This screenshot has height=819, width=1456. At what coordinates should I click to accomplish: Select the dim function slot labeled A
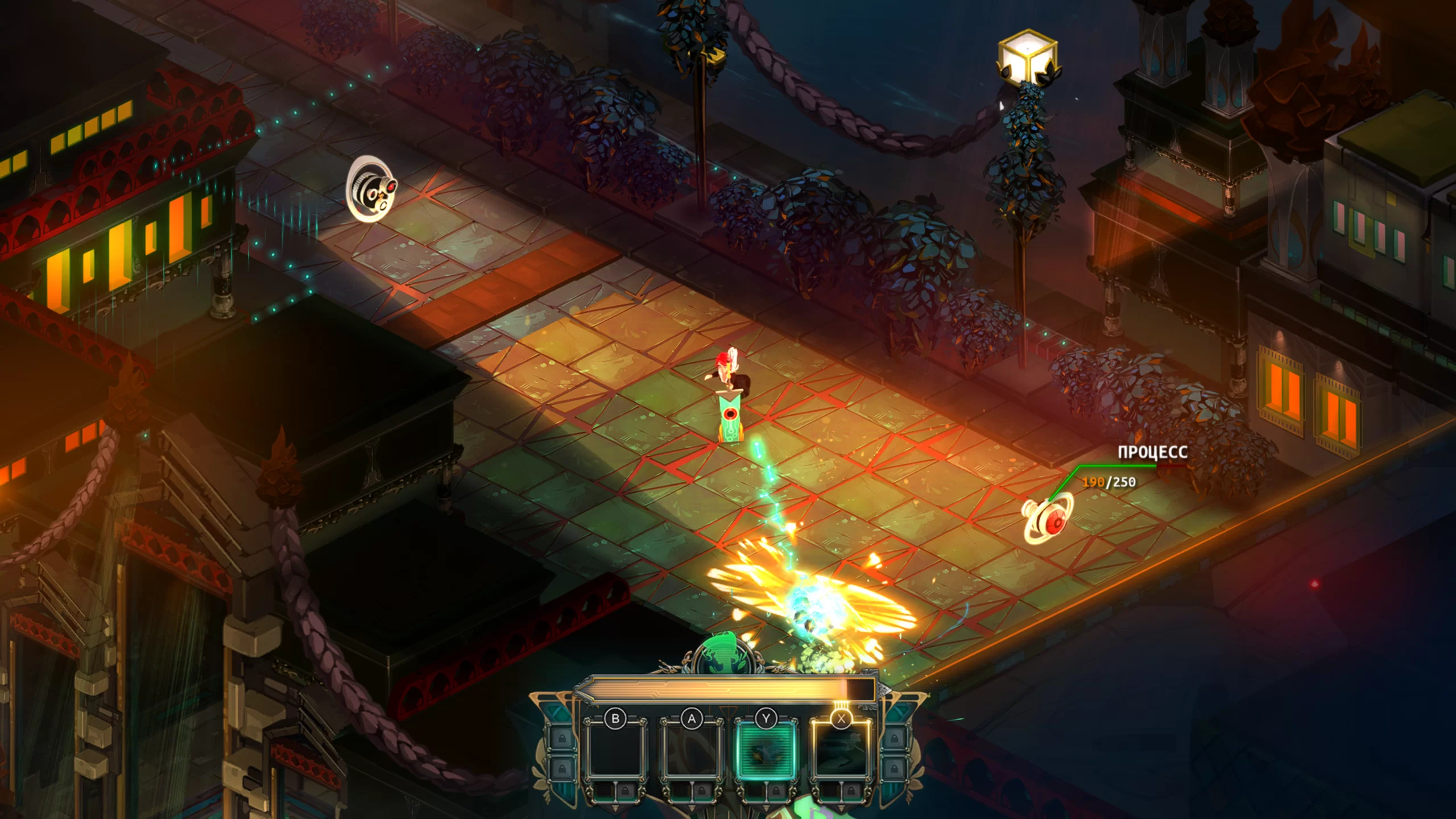pyautogui.click(x=691, y=751)
